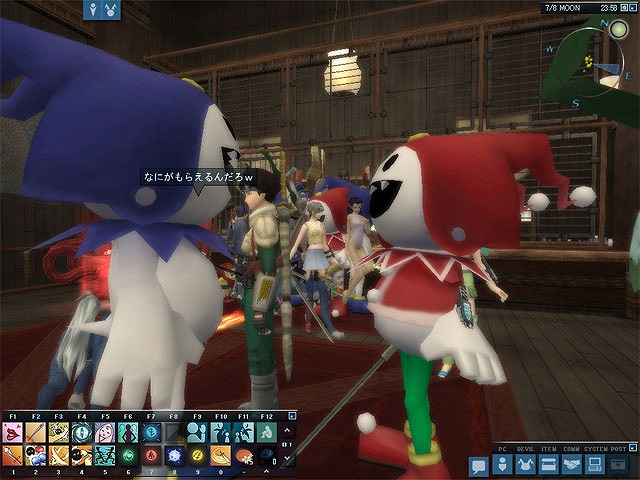Use the red flame skill in slot 7
The image size is (640, 480).
tap(151, 455)
